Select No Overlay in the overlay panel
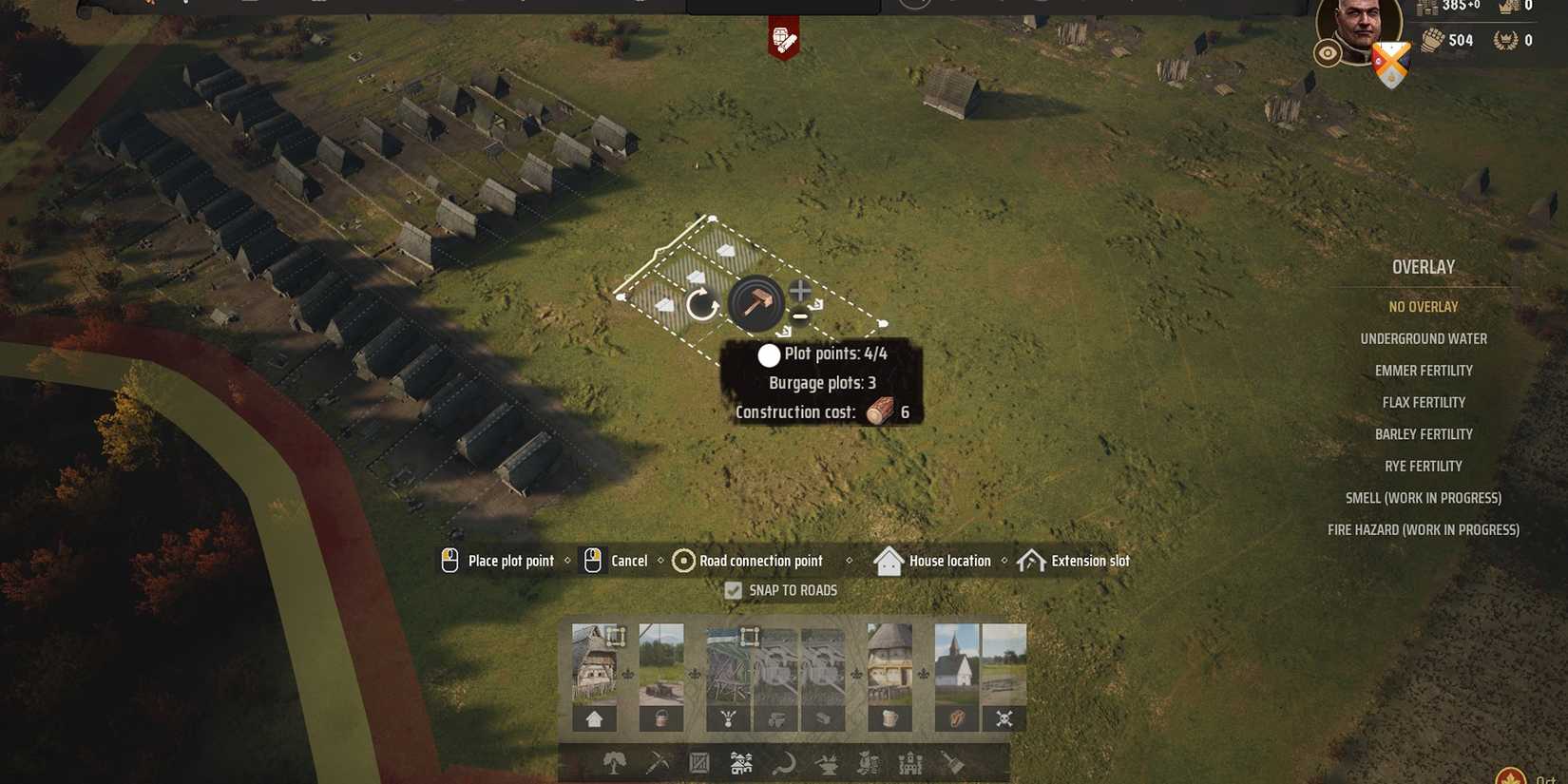The height and width of the screenshot is (784, 1568). (1423, 306)
